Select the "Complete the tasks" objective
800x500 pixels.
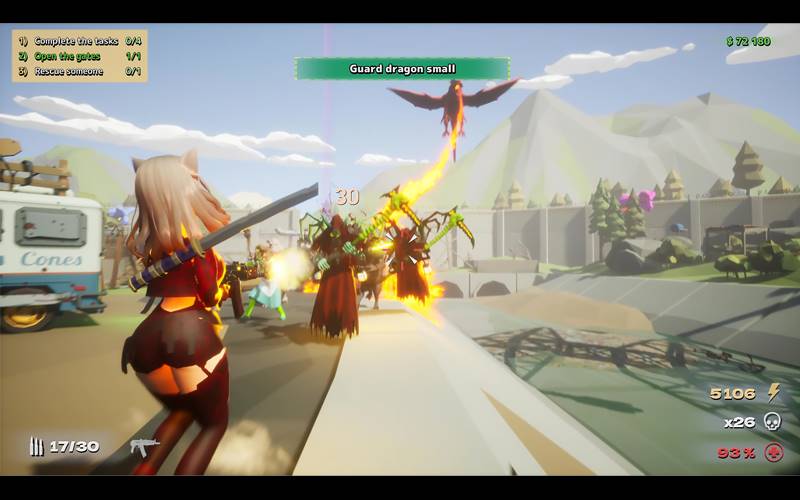pos(76,41)
